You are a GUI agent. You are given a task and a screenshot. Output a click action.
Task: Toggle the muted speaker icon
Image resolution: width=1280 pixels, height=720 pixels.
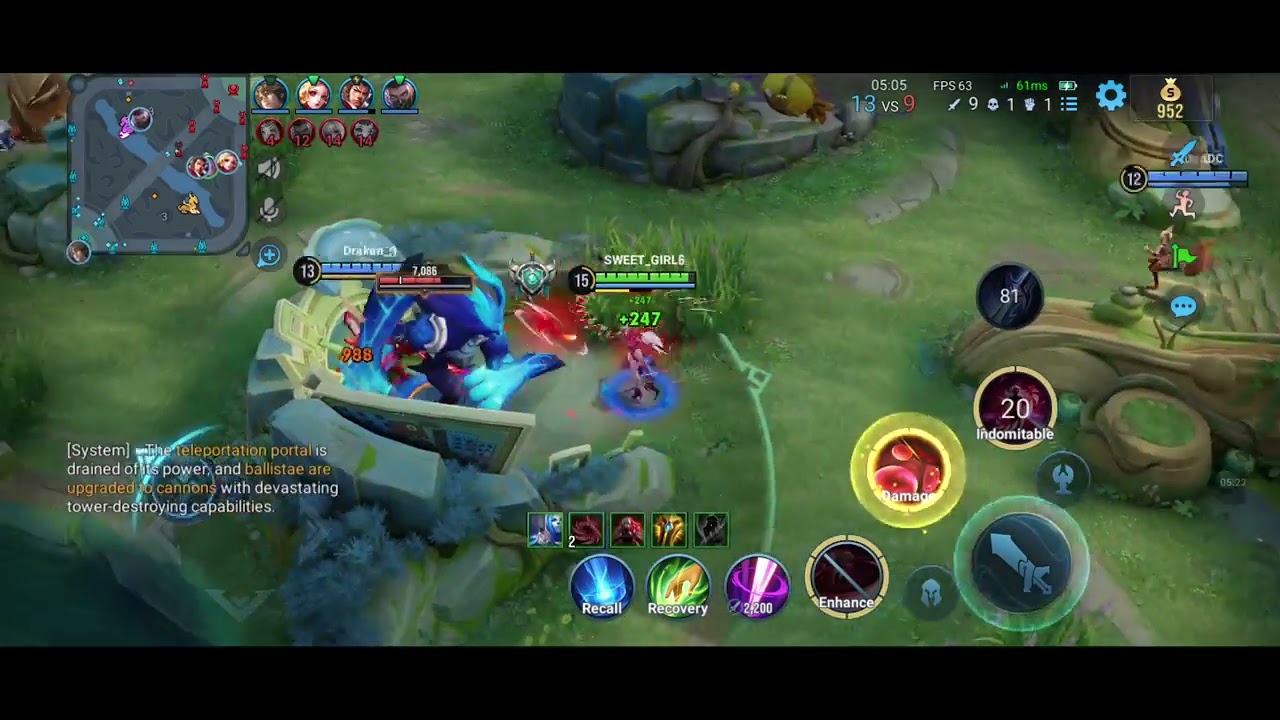click(x=268, y=169)
